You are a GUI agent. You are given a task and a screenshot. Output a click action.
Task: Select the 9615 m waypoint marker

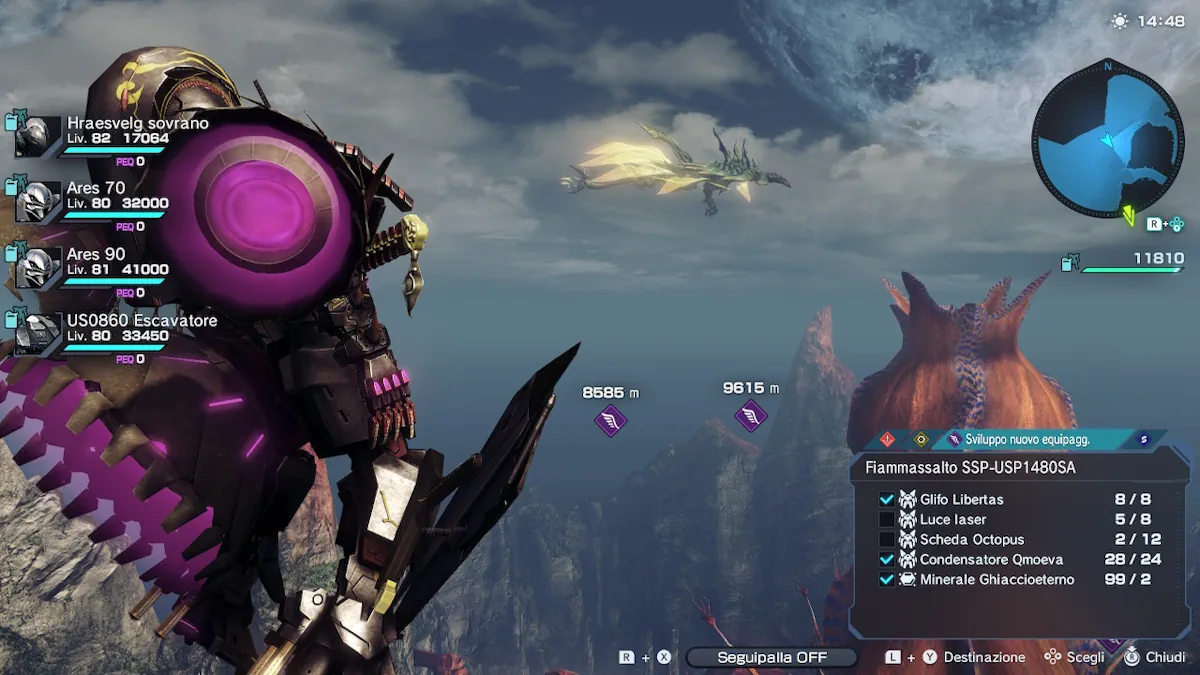[750, 415]
